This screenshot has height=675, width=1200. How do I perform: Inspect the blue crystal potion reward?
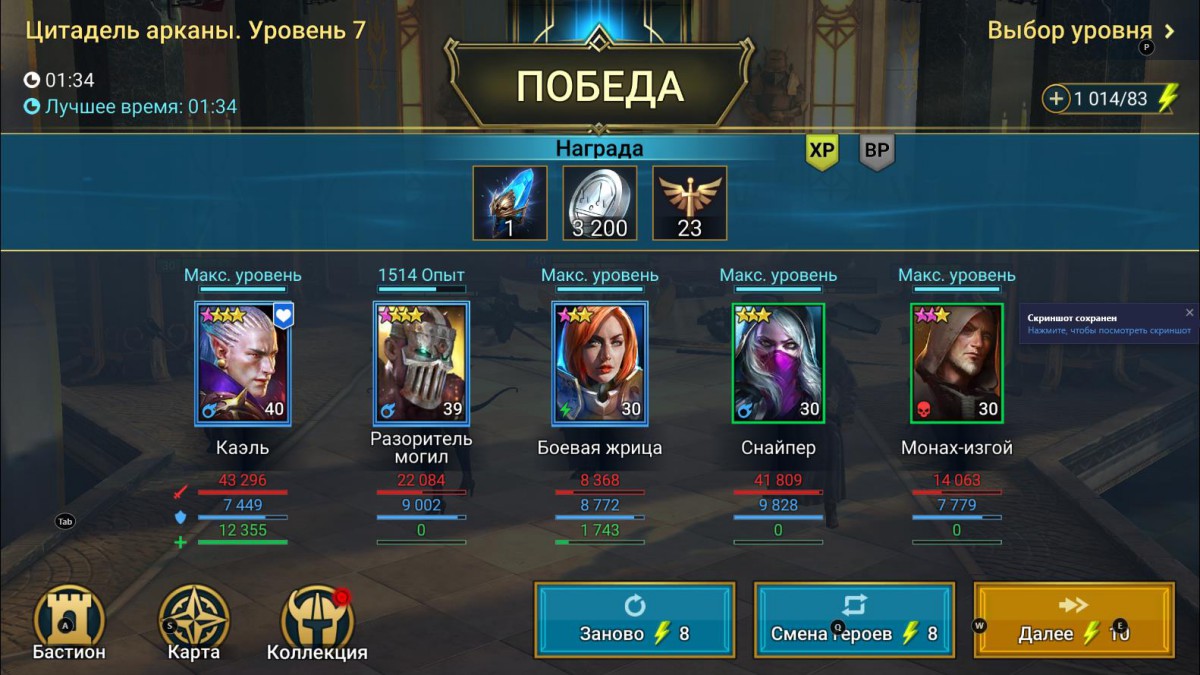[510, 203]
